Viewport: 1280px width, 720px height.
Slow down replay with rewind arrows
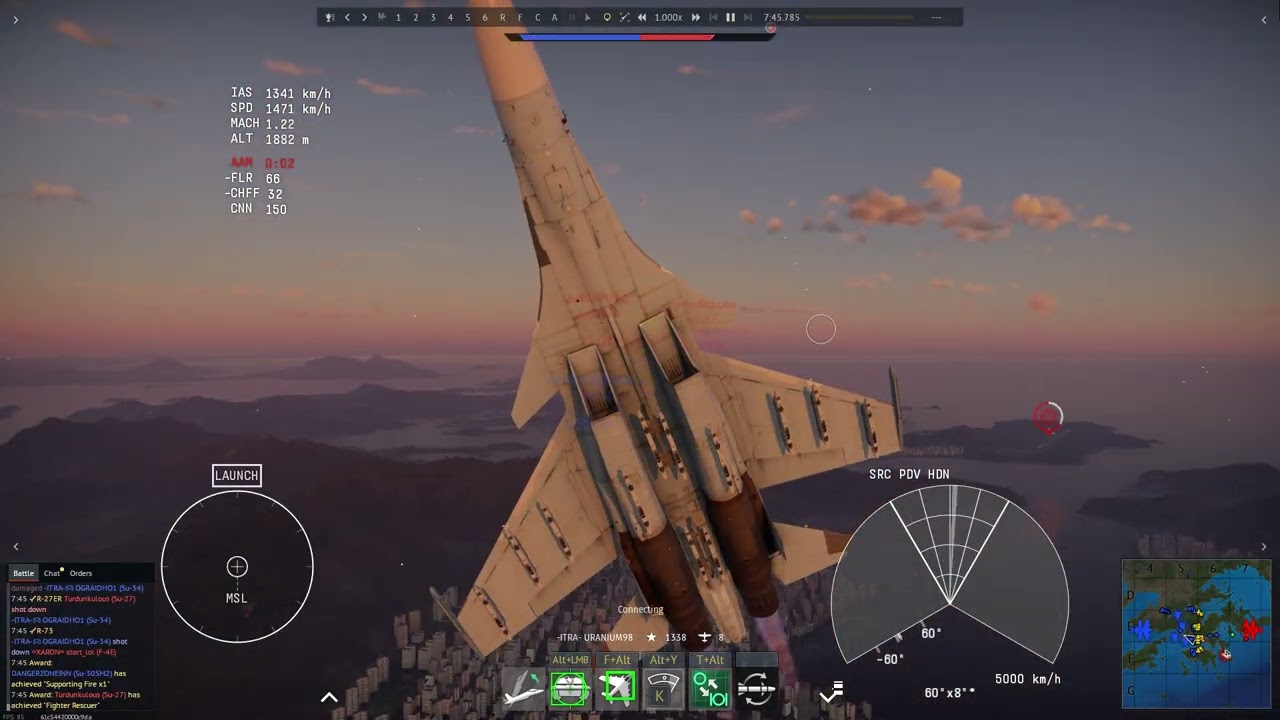(641, 17)
